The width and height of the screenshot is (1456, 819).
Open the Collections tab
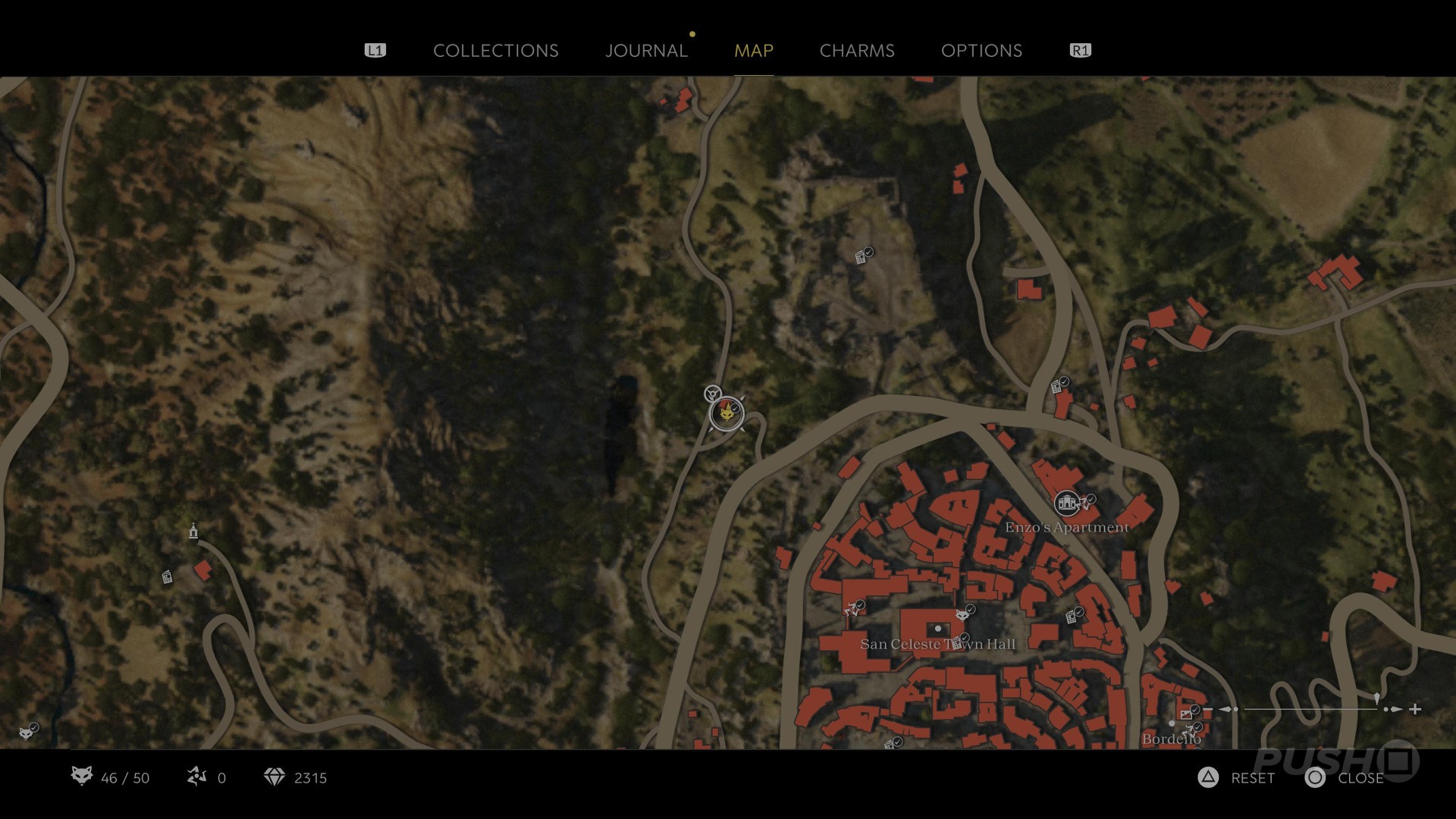(x=495, y=51)
